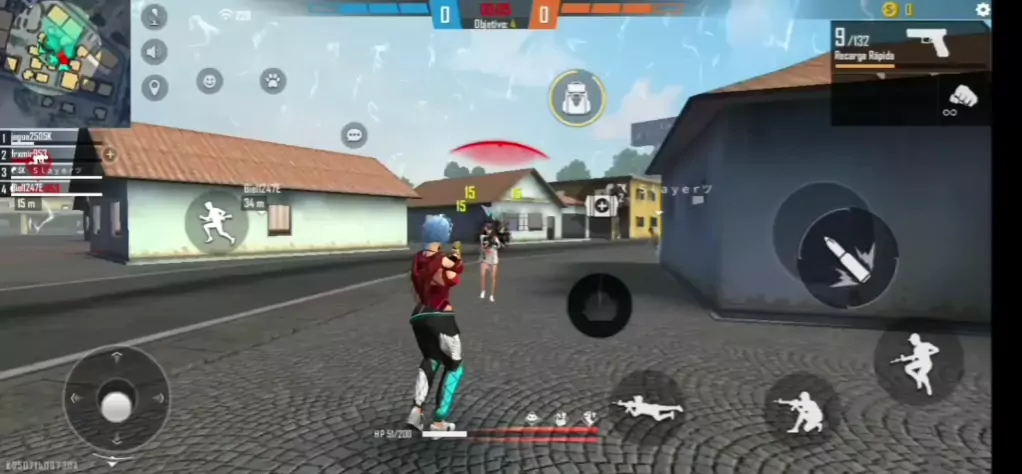The height and width of the screenshot is (474, 1022).
Task: Use the medkit heal button
Action: pos(601,206)
